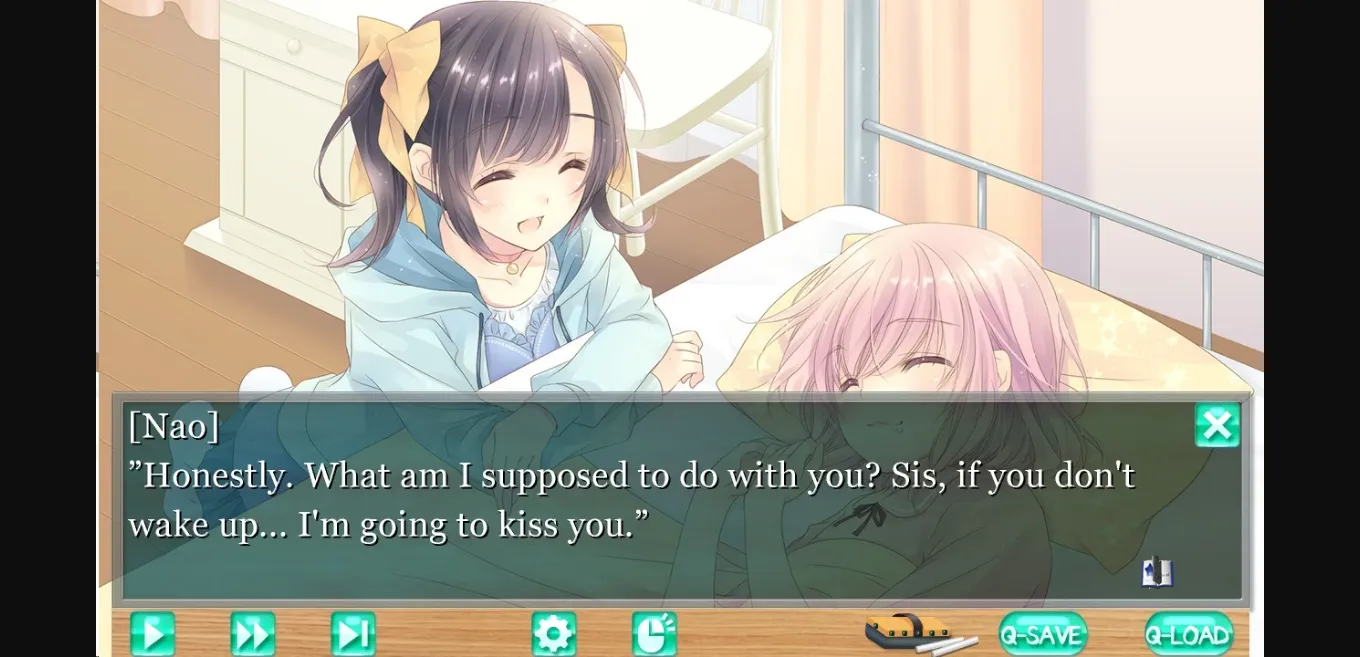Image resolution: width=1360 pixels, height=657 pixels.
Task: Fast-forward text with the double arrow
Action: click(253, 634)
